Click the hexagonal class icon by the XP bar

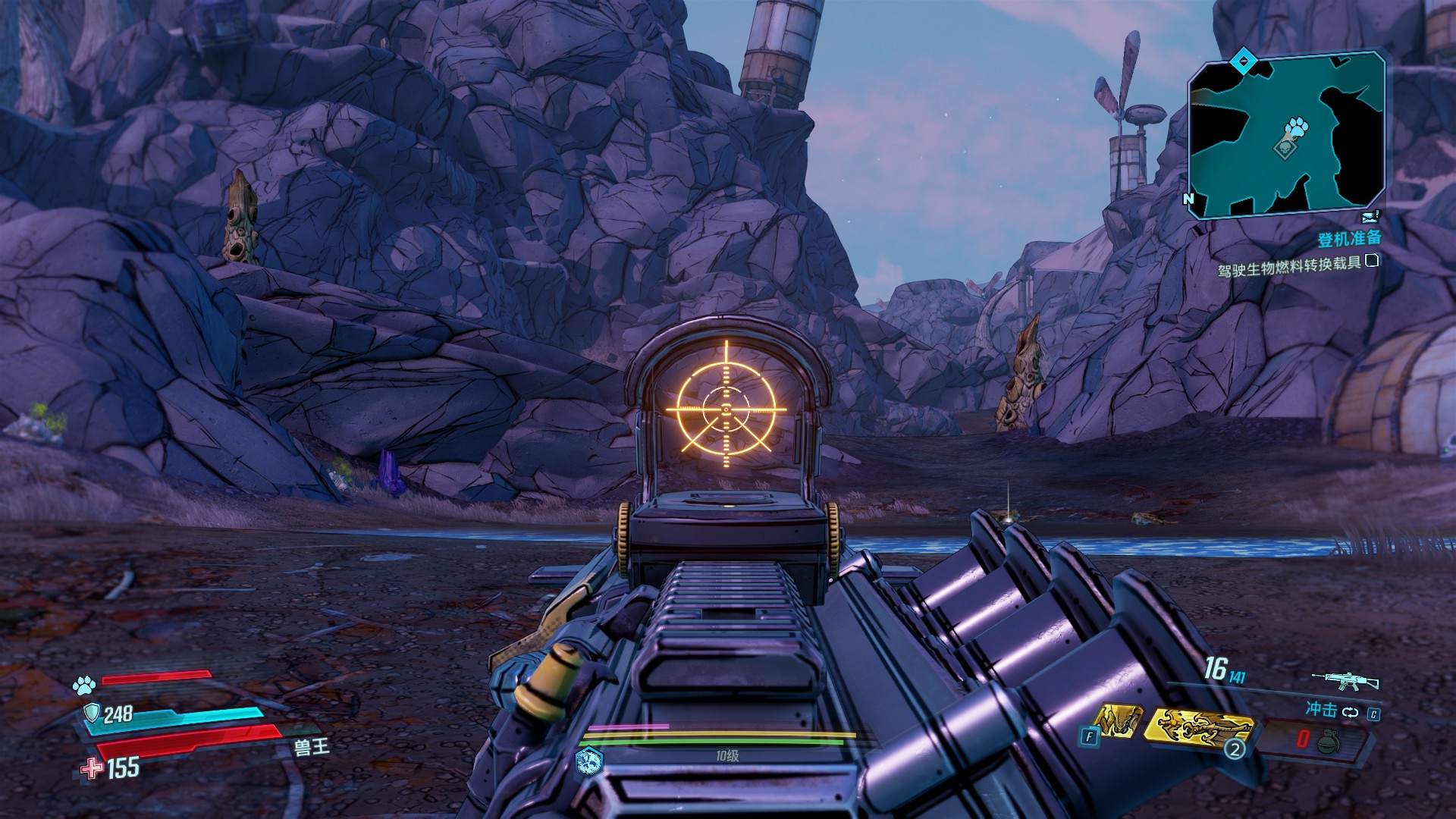click(589, 758)
